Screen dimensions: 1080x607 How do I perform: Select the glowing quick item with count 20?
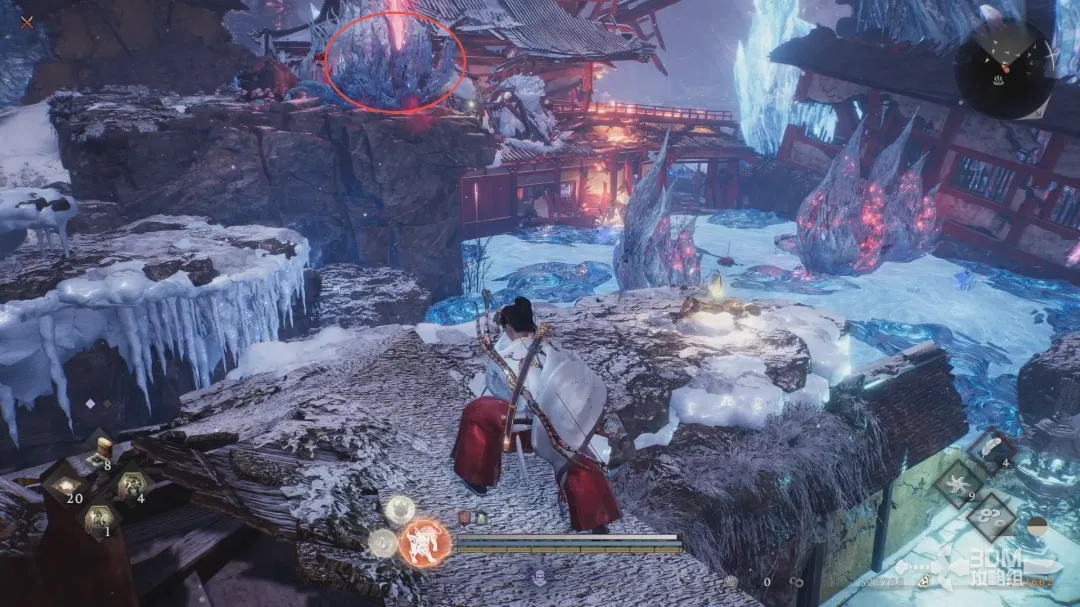64,487
